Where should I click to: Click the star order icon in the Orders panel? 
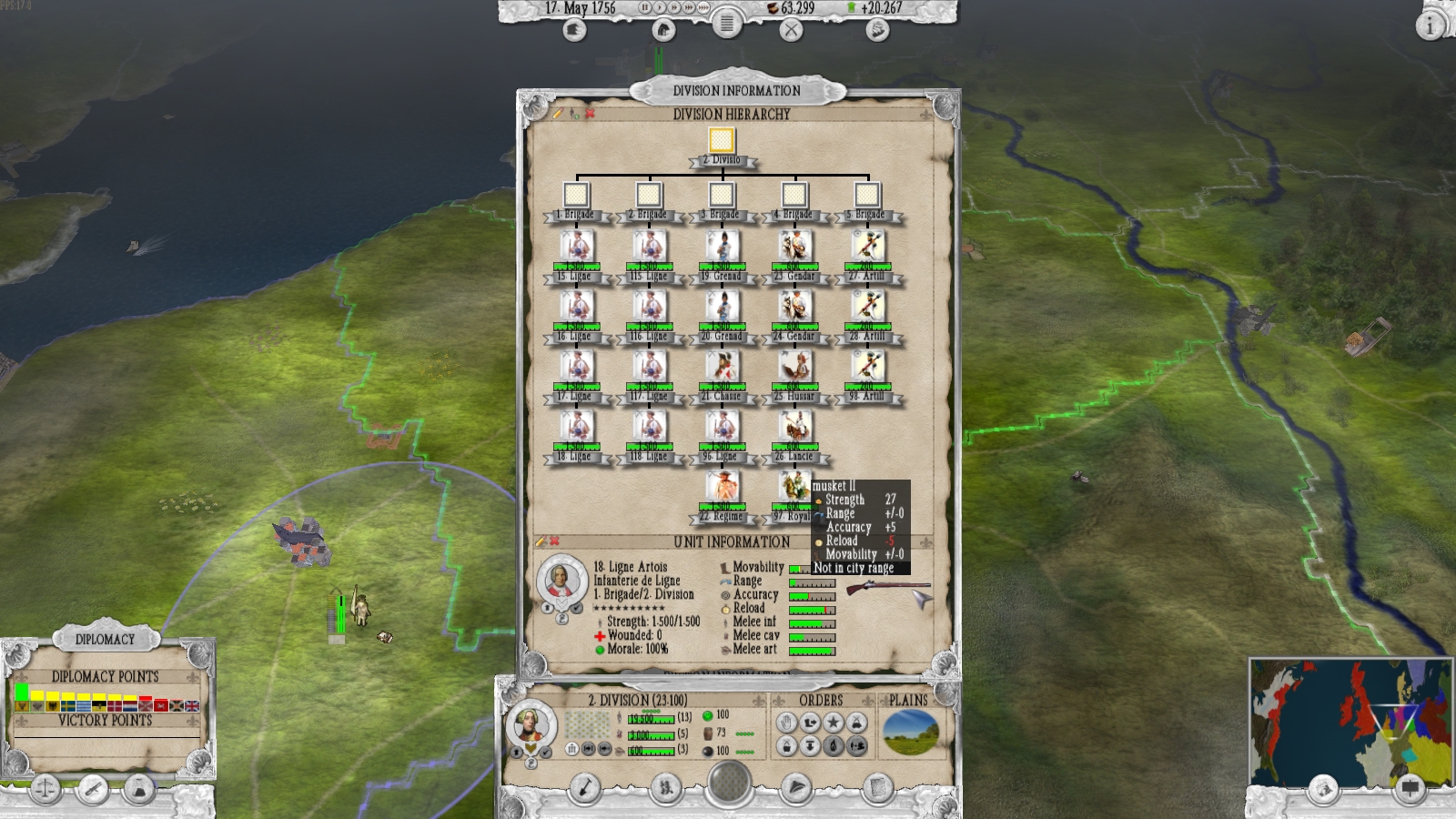tap(834, 722)
